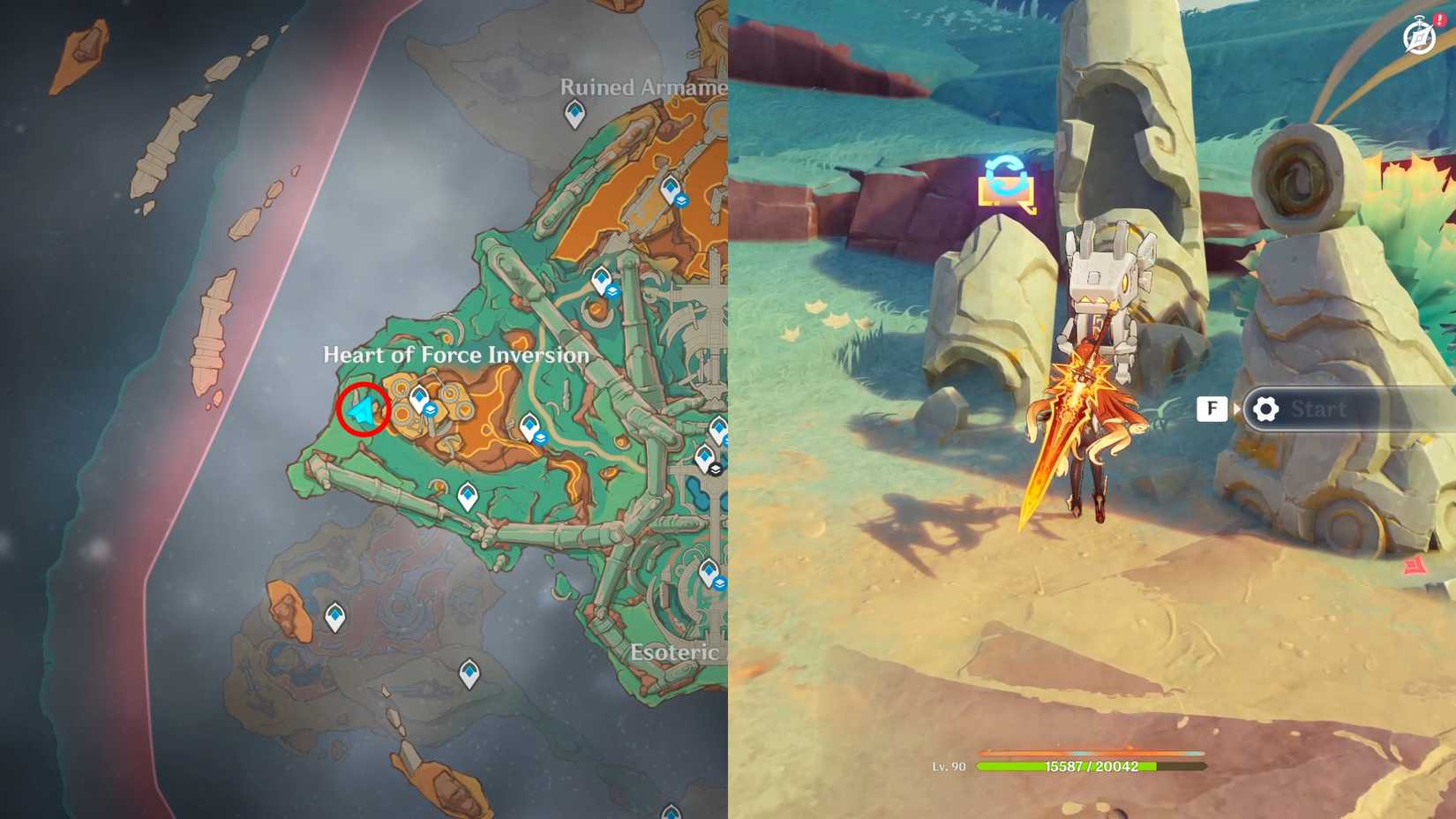Screen dimensions: 1456x819
Task: Click the Lv. 90 level indicator
Action: click(x=949, y=764)
